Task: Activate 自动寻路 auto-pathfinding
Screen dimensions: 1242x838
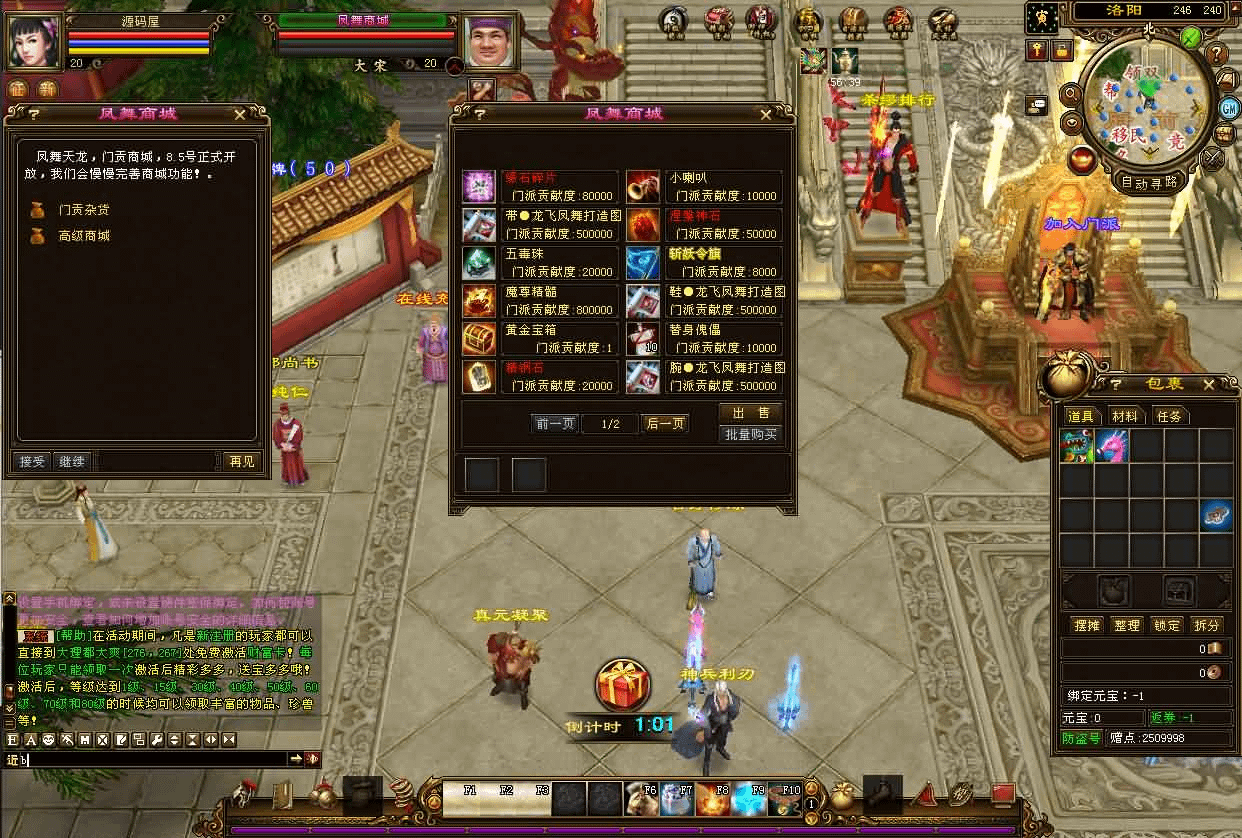Action: [x=1149, y=183]
